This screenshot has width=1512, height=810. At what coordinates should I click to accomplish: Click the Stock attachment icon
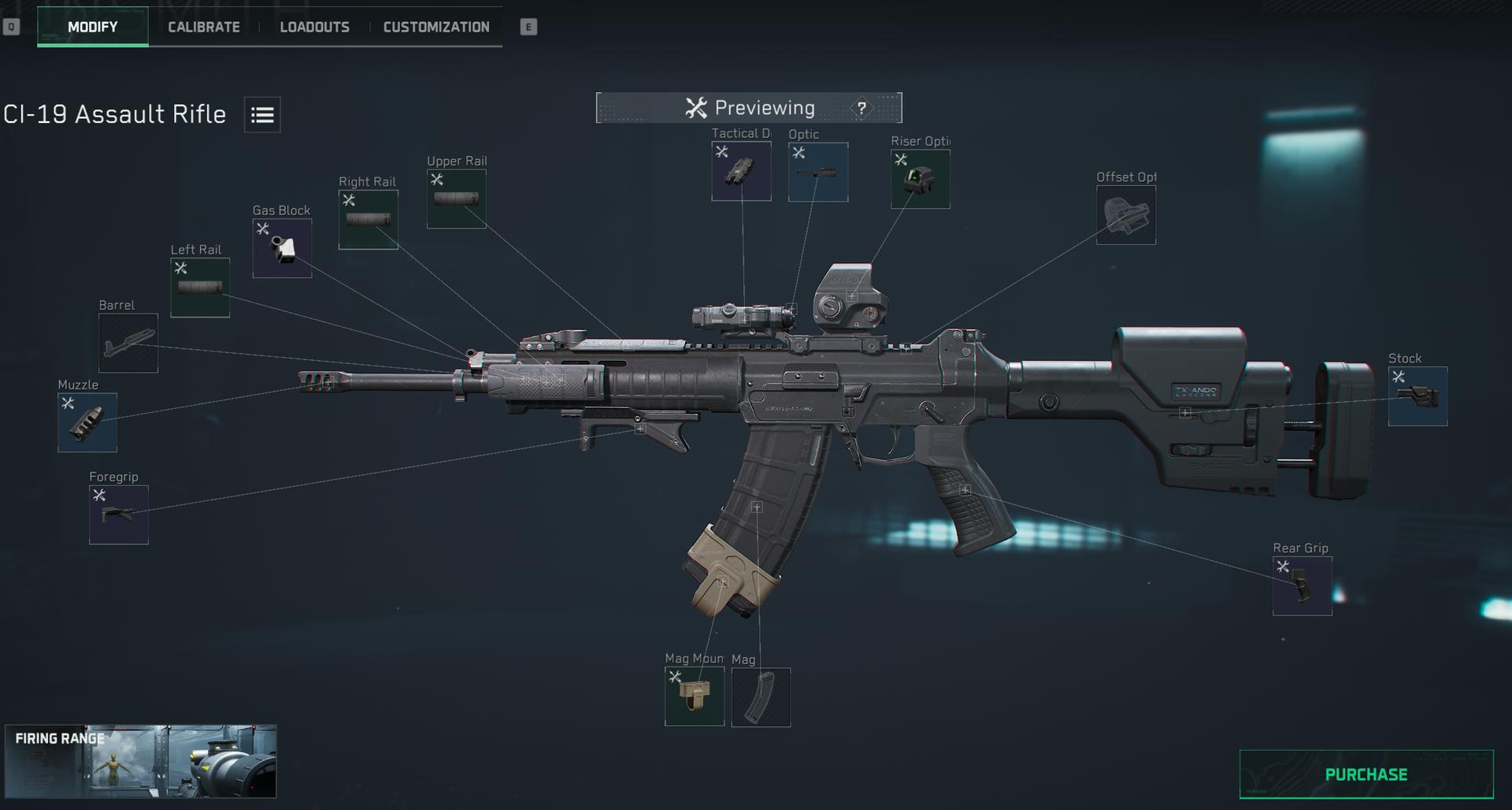[1418, 396]
